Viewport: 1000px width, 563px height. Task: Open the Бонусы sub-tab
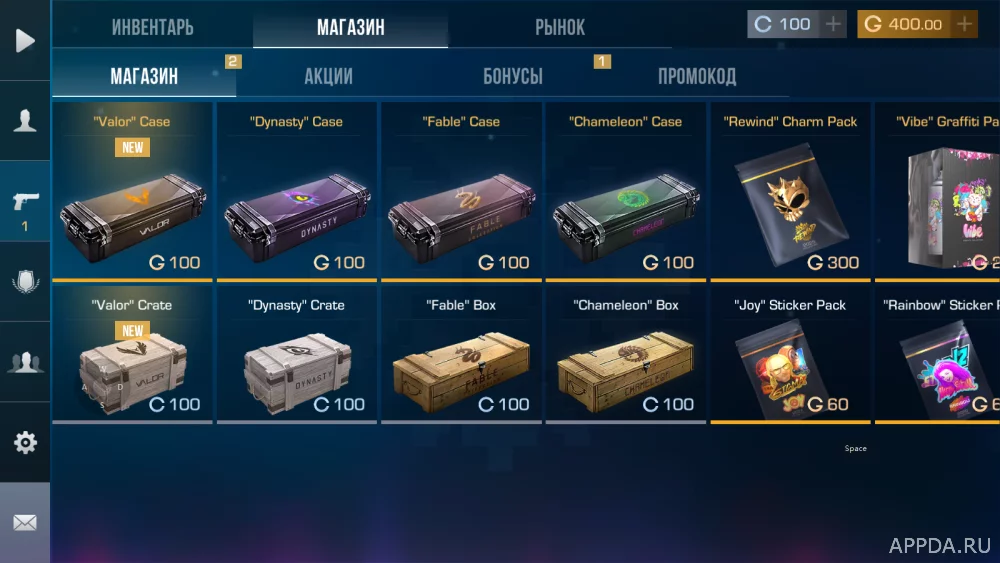[513, 76]
